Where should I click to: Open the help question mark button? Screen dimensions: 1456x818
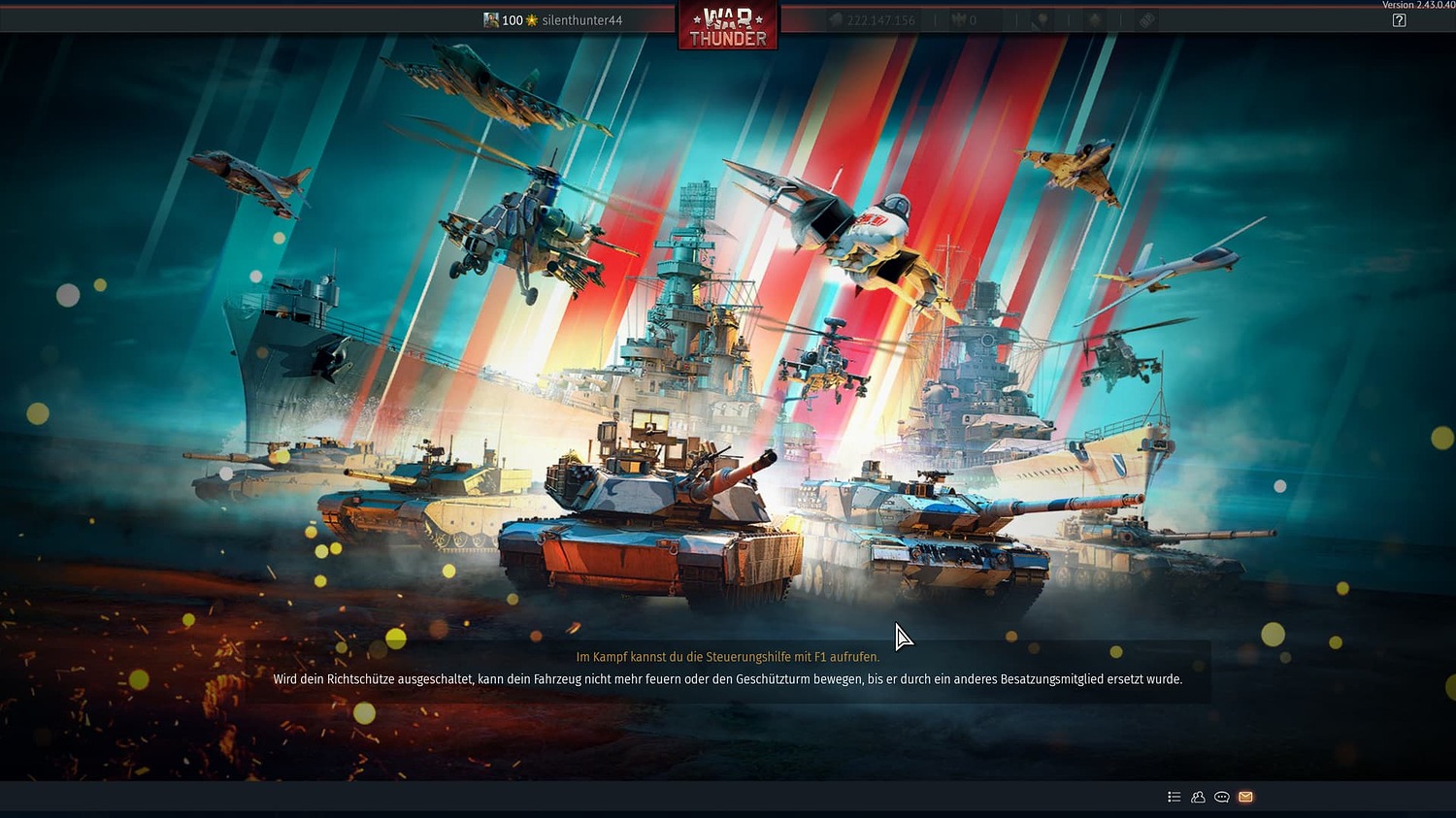1399,19
